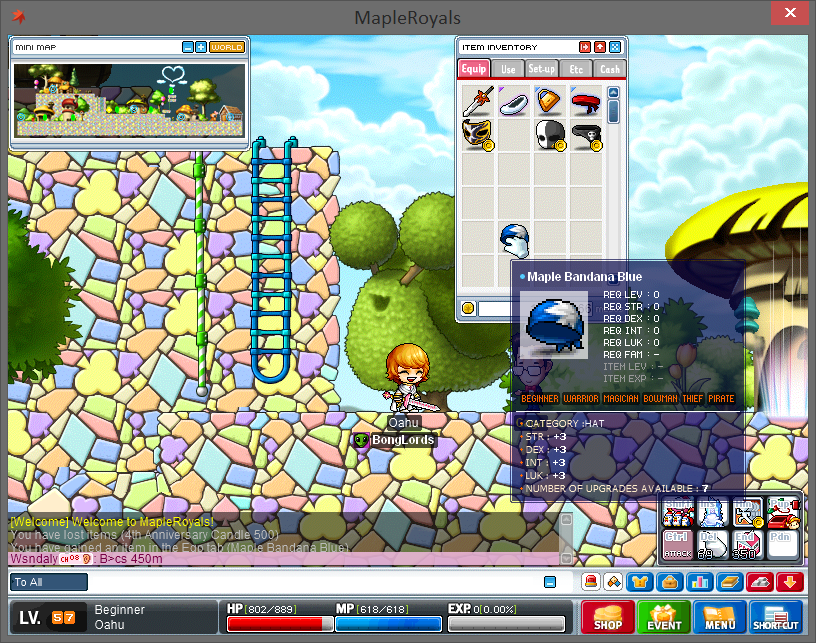Click the minimap minus button
Image resolution: width=816 pixels, height=643 pixels.
188,47
